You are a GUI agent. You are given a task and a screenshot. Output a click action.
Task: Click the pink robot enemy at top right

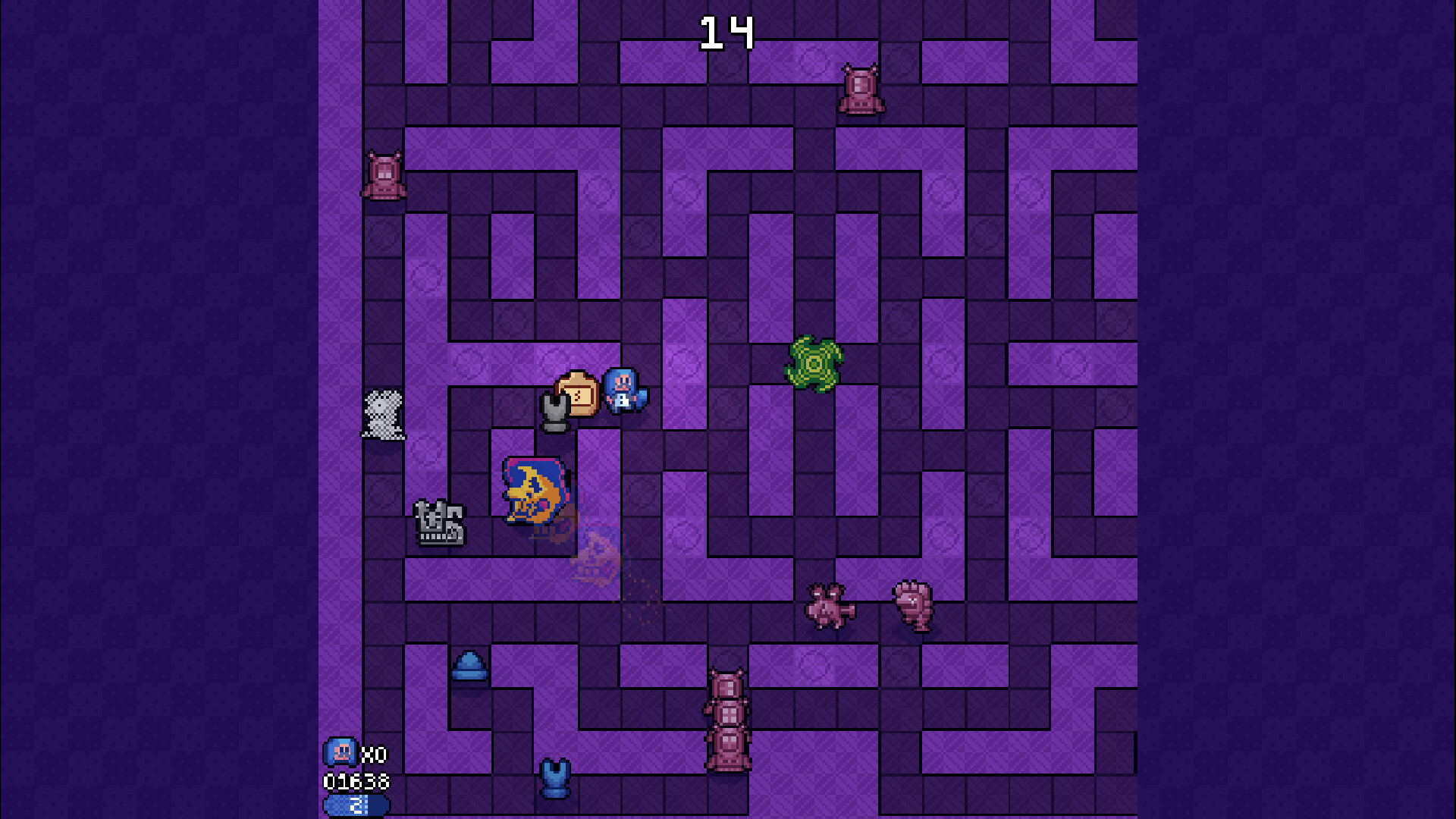pos(861,89)
